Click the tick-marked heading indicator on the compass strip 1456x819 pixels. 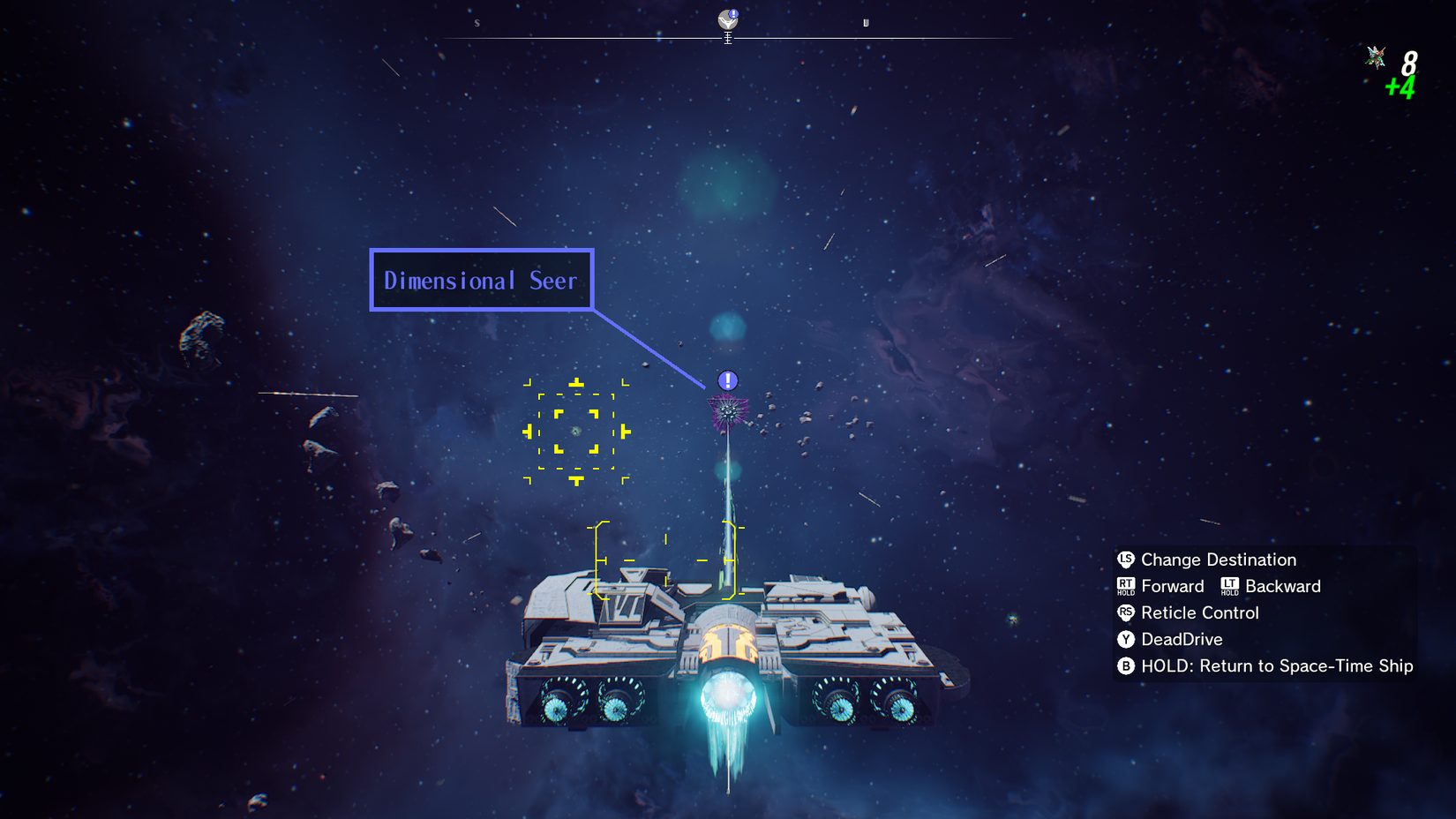point(727,37)
